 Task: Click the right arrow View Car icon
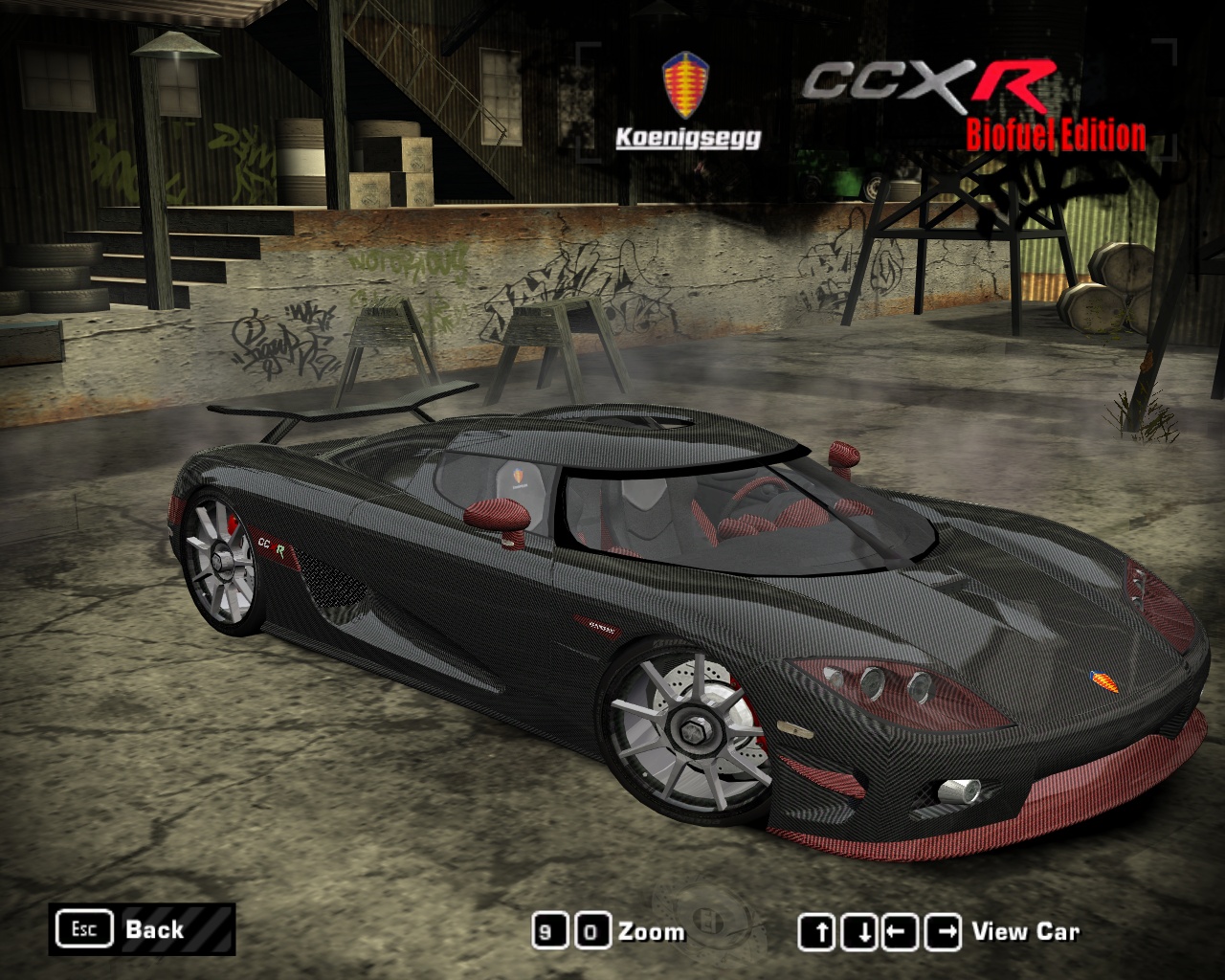[x=942, y=928]
